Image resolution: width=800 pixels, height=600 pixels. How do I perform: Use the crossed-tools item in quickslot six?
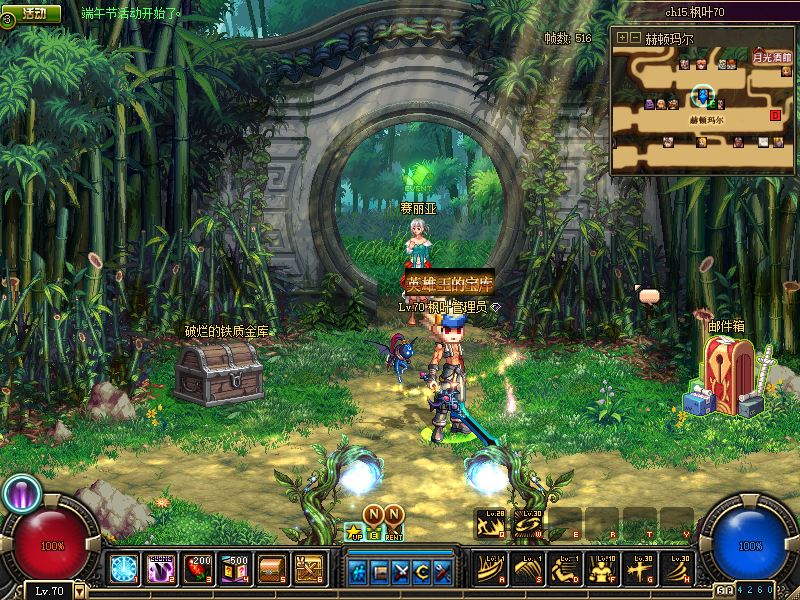308,568
